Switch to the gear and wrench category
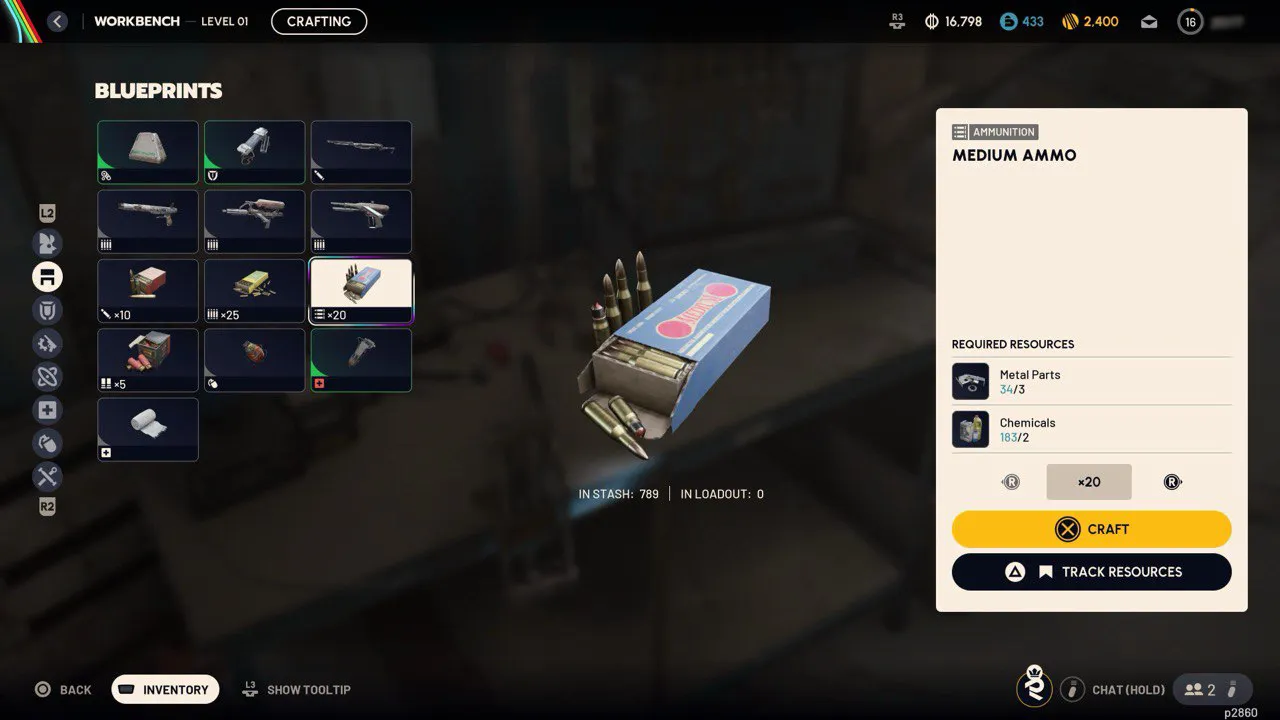 point(47,344)
